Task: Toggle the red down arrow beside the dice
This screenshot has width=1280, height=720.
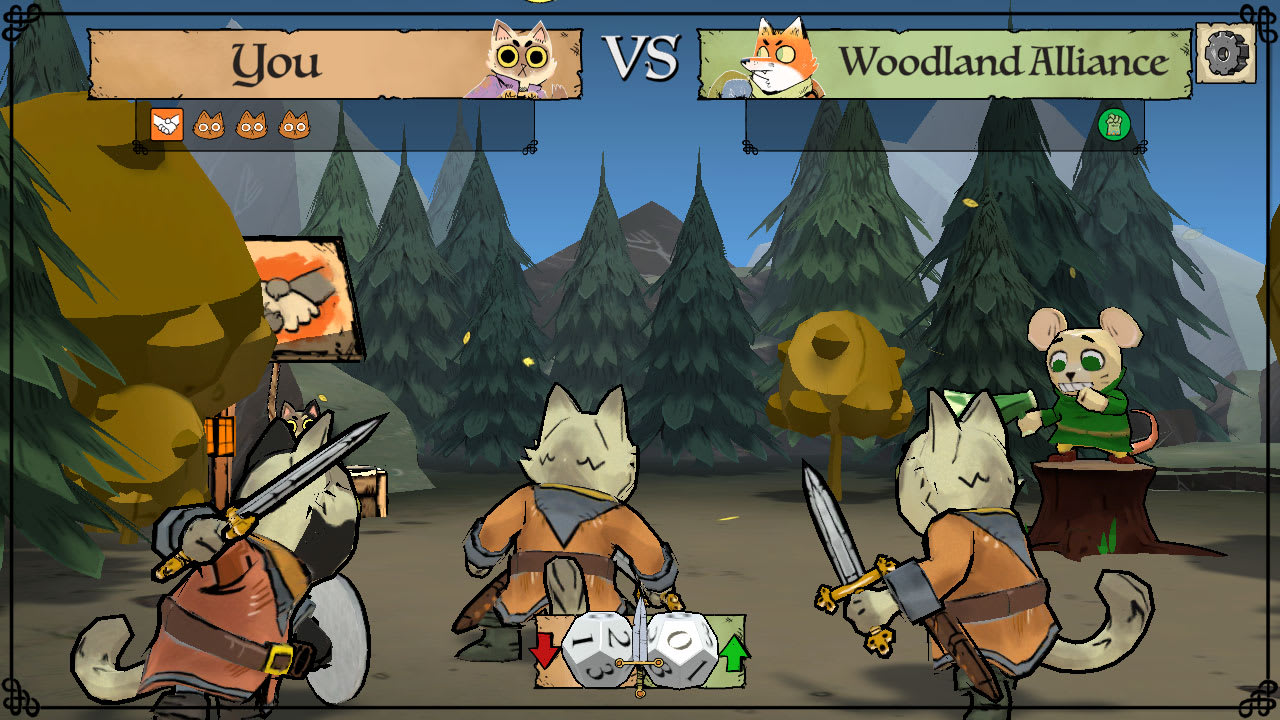Action: 544,651
